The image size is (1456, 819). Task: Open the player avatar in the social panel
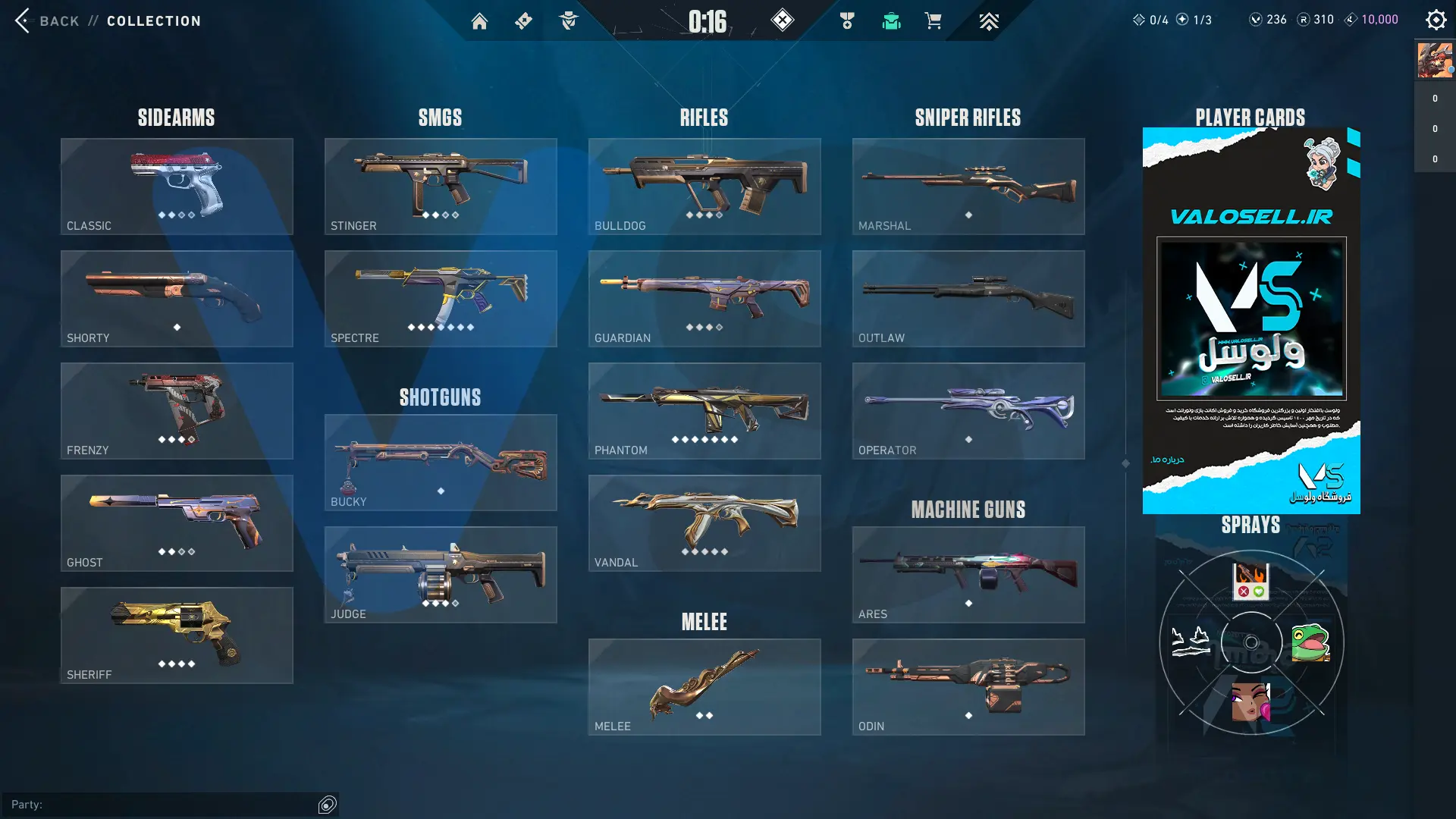tap(1435, 61)
